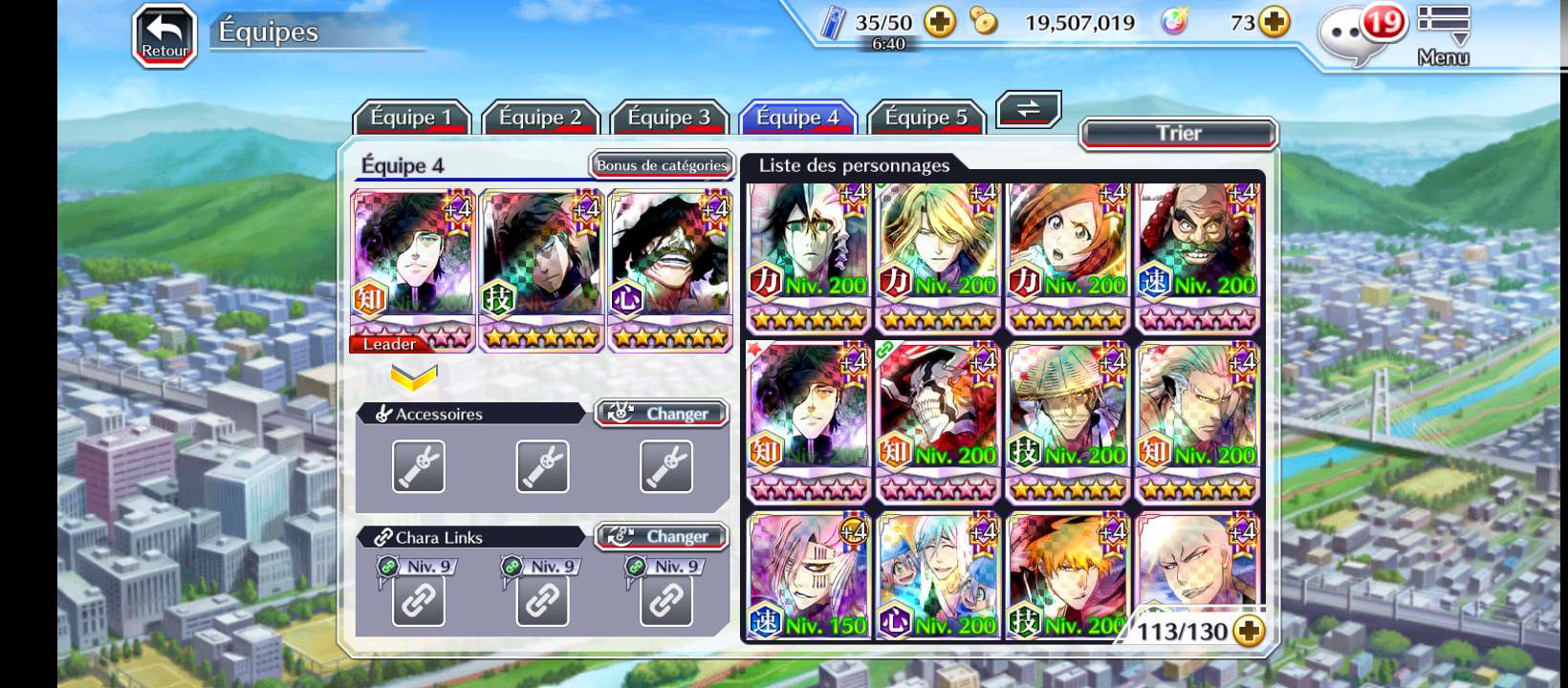Open the Trier sort options
Screen dimensions: 1568x688
tap(1178, 134)
